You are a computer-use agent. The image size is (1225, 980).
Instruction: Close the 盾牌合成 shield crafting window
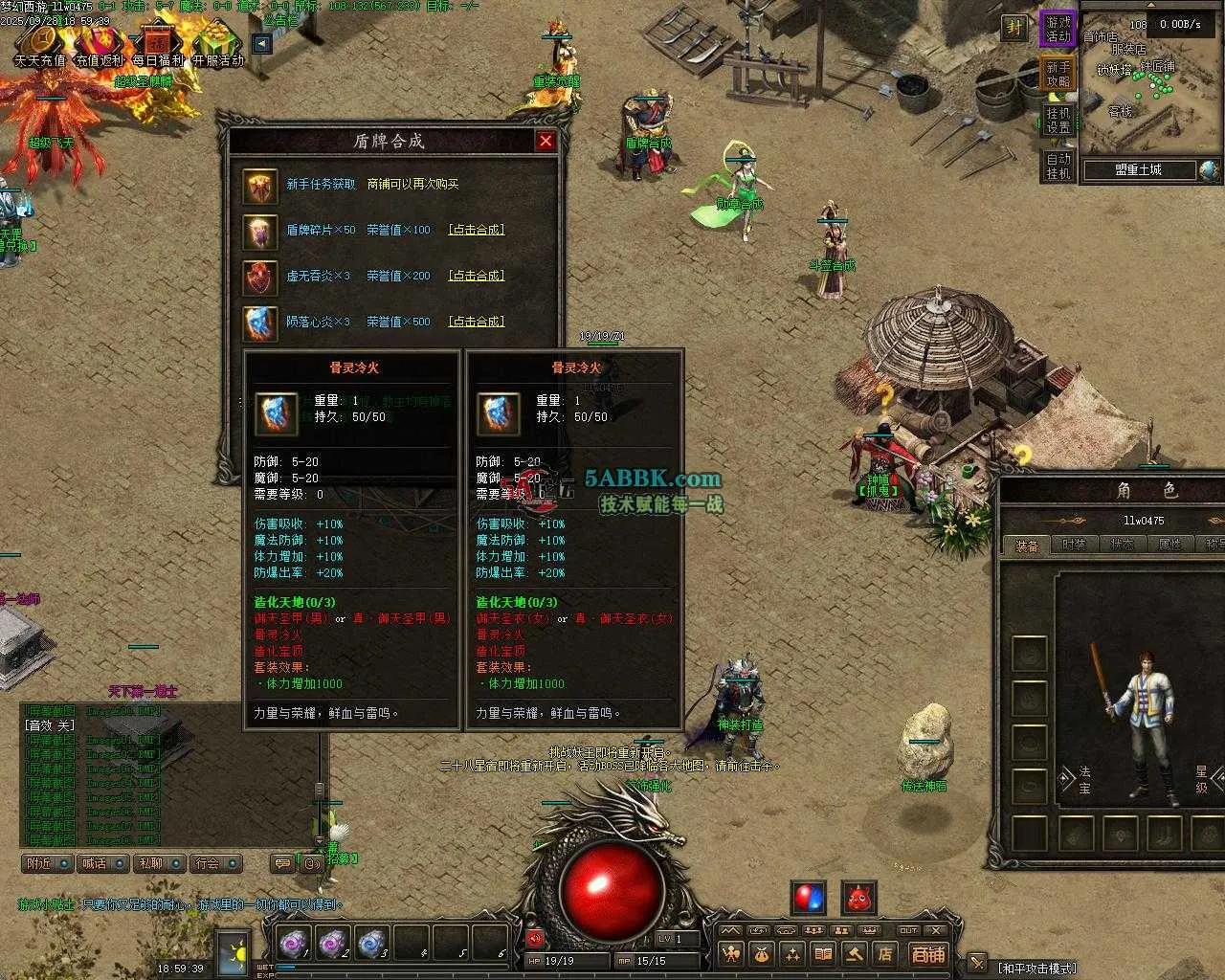click(546, 141)
